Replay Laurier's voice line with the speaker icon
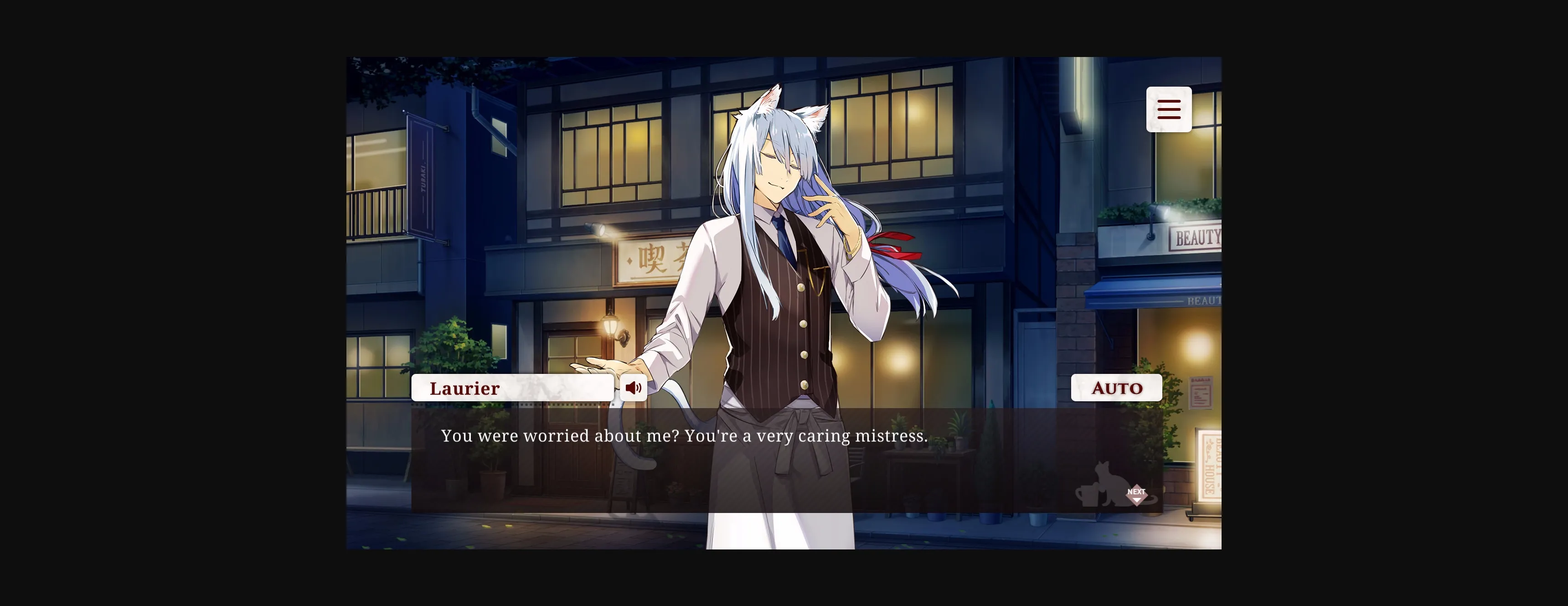1568x606 pixels. pyautogui.click(x=633, y=388)
